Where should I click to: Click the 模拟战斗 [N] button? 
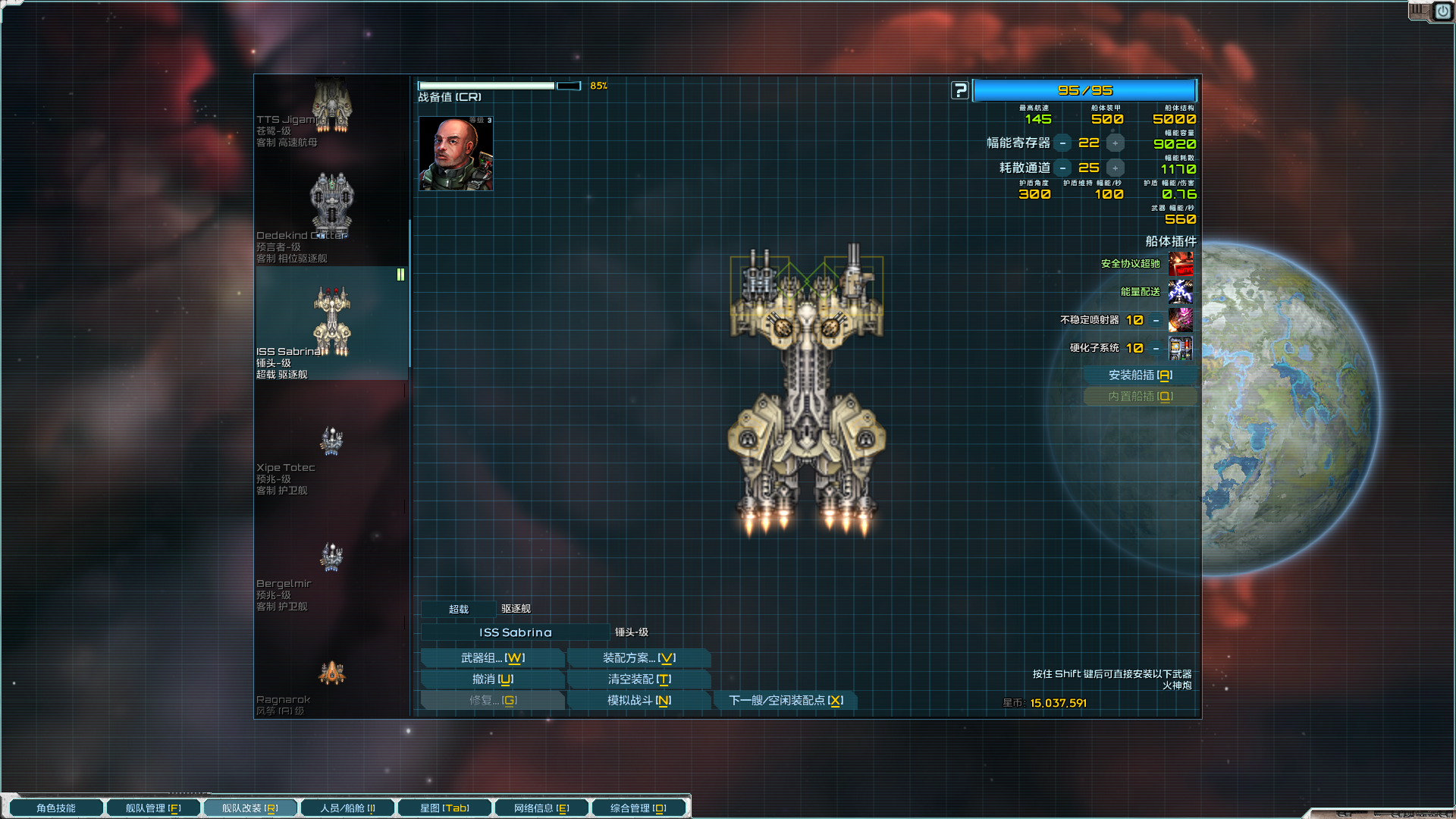[639, 701]
